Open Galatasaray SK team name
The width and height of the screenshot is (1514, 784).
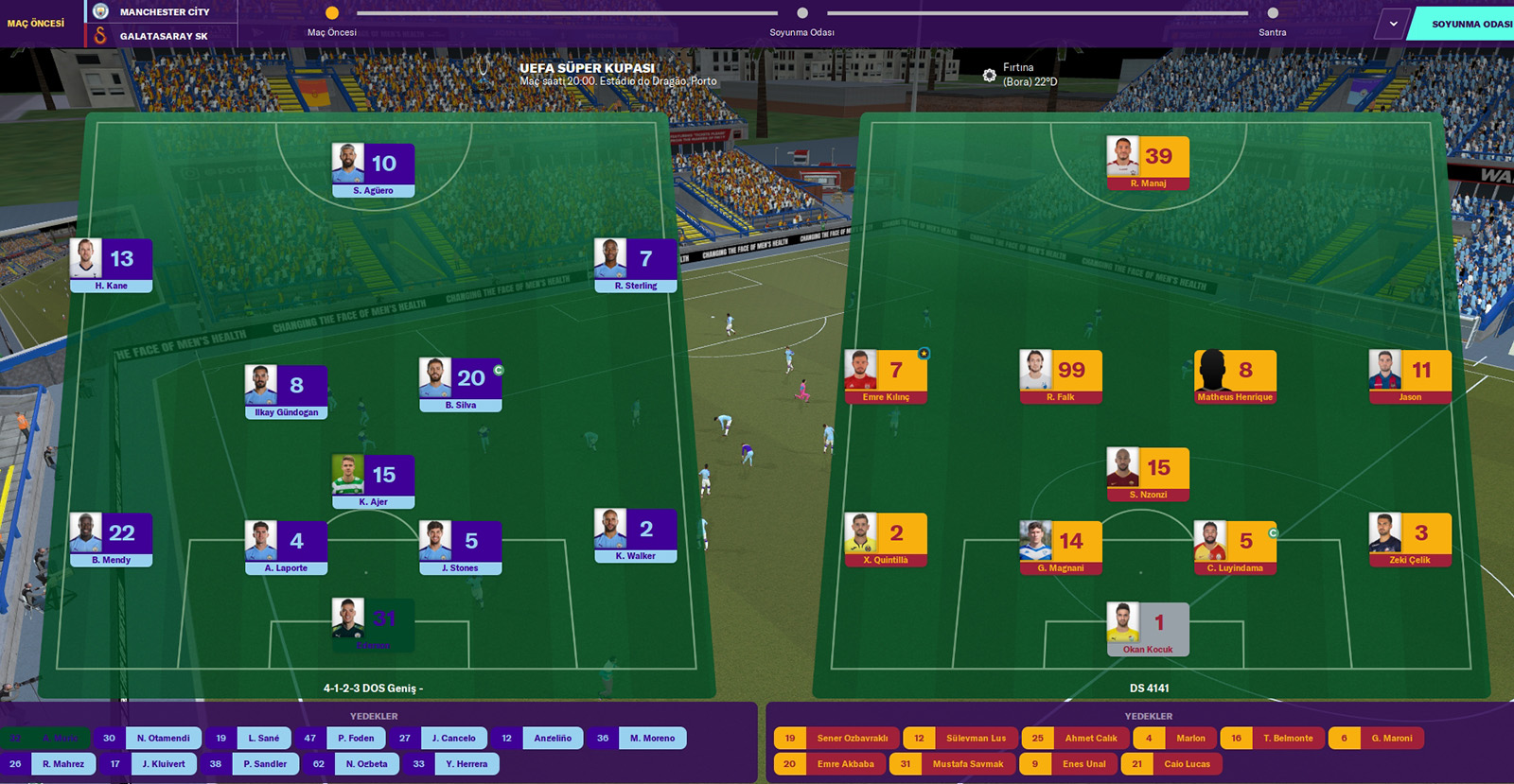pyautogui.click(x=164, y=36)
